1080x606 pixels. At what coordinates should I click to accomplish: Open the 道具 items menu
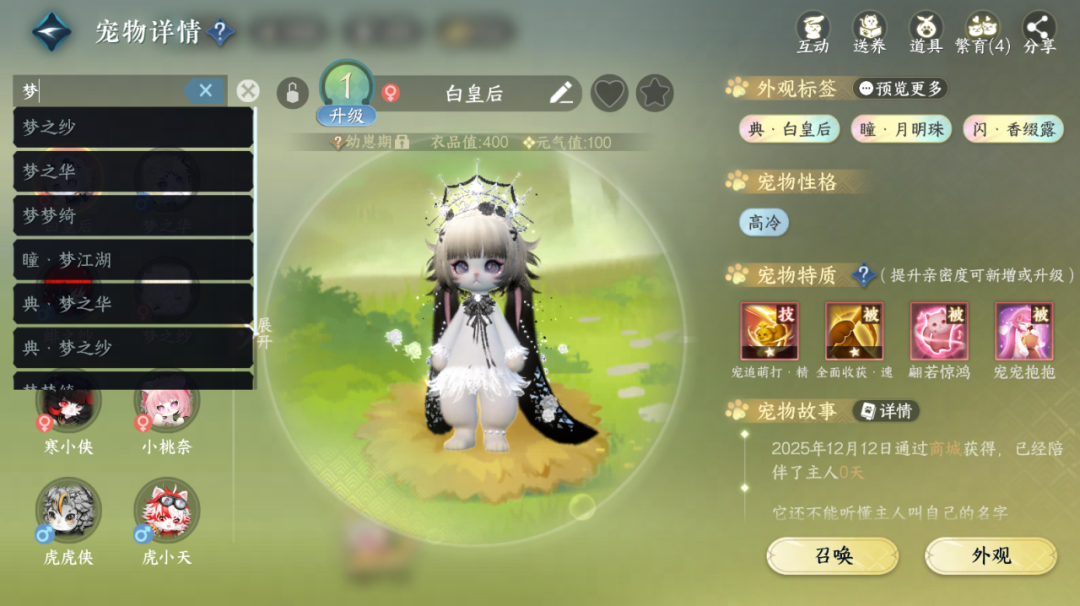click(x=926, y=32)
